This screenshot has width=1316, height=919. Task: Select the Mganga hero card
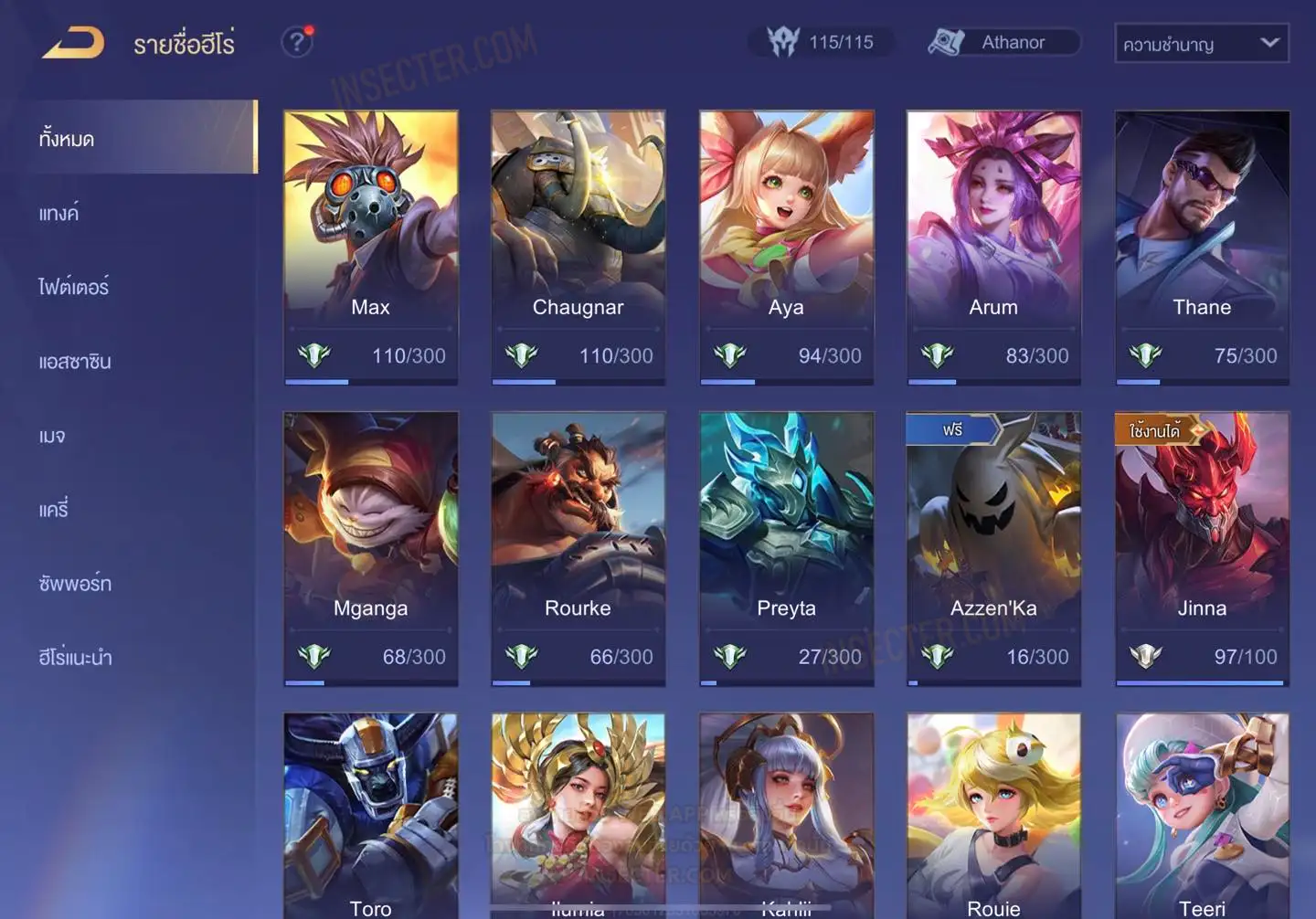[371, 548]
